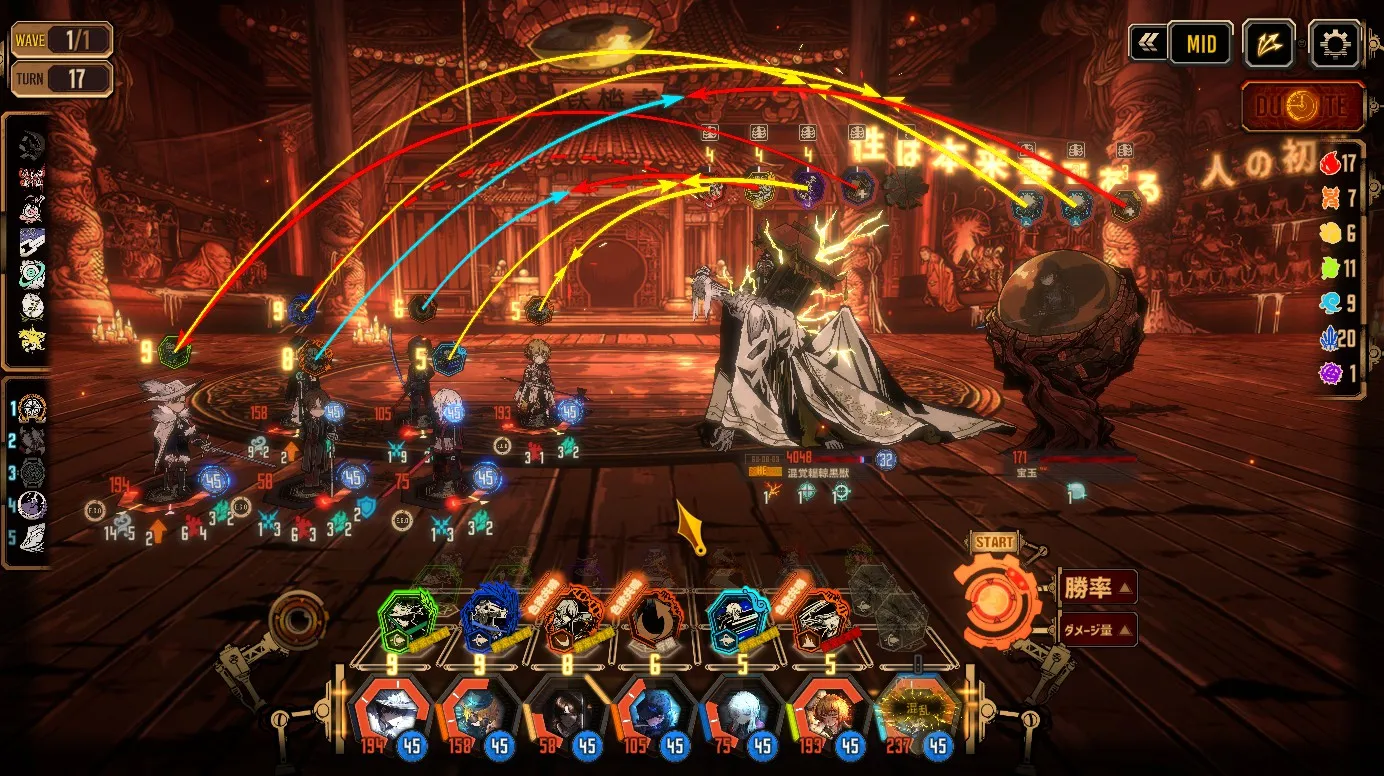Select the green skill in the dashboard
The height and width of the screenshot is (776, 1384).
(x=408, y=620)
